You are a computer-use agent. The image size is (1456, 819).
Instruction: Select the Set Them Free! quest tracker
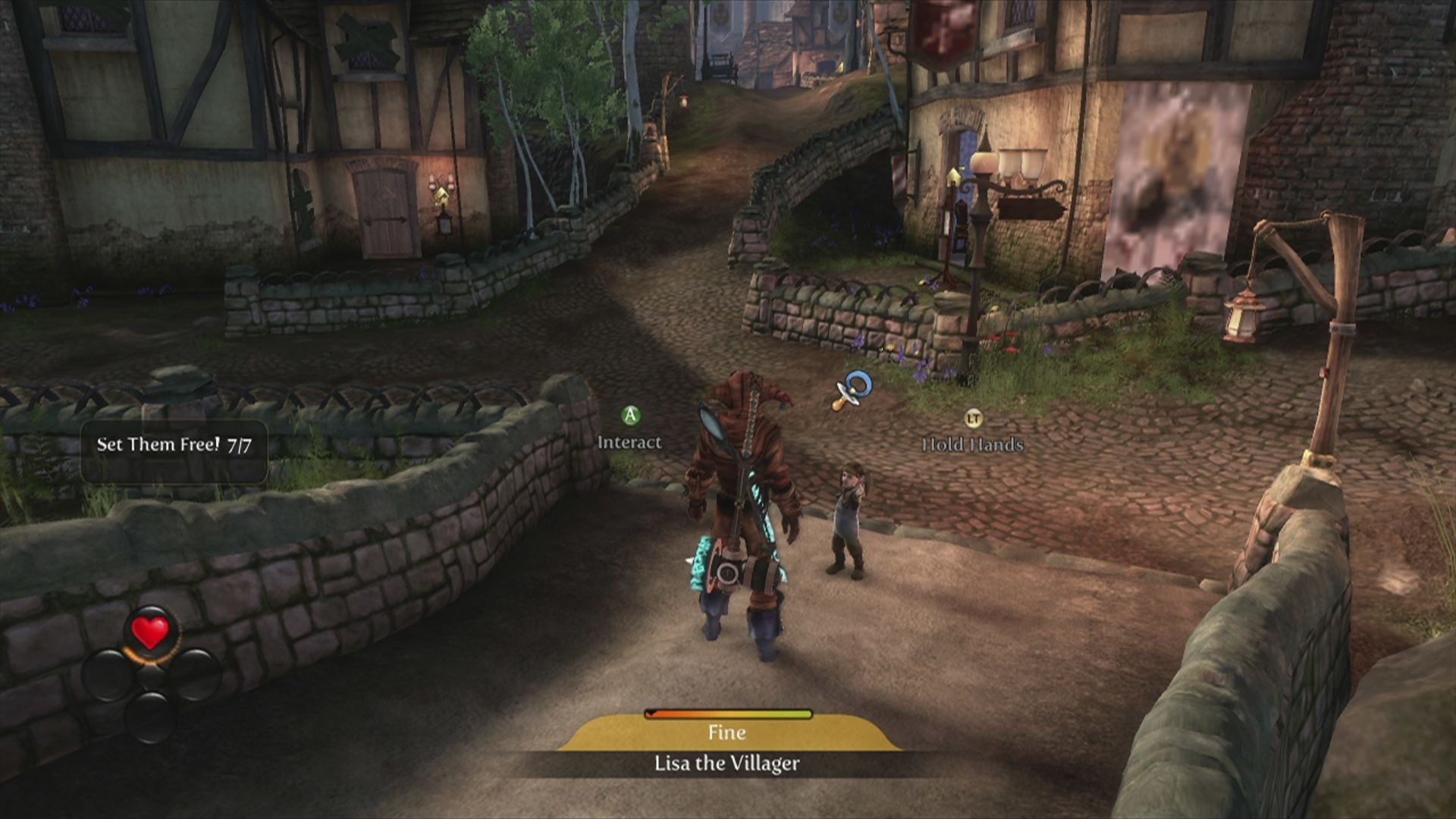pyautogui.click(x=174, y=446)
